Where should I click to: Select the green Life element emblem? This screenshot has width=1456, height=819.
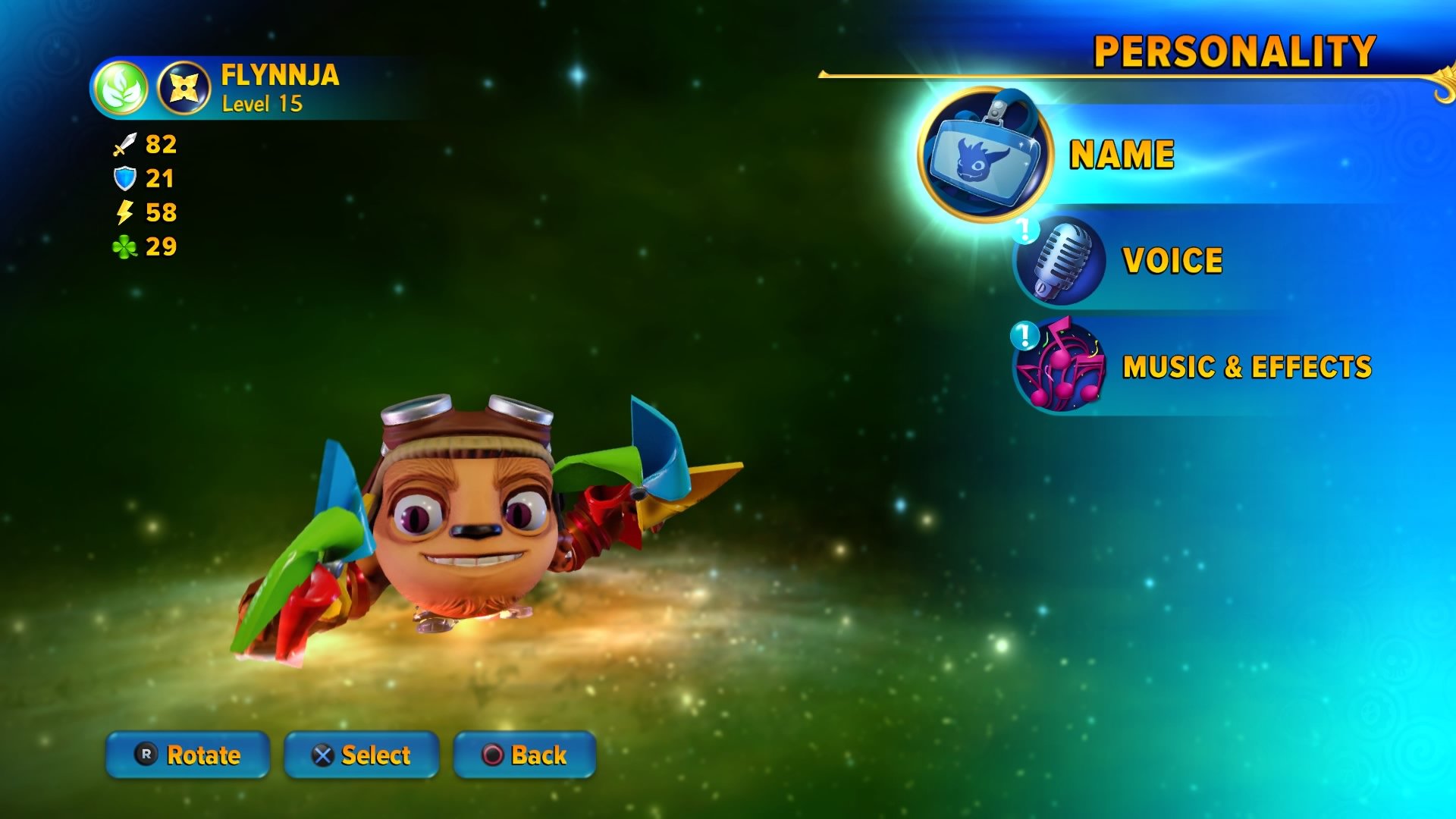[123, 89]
